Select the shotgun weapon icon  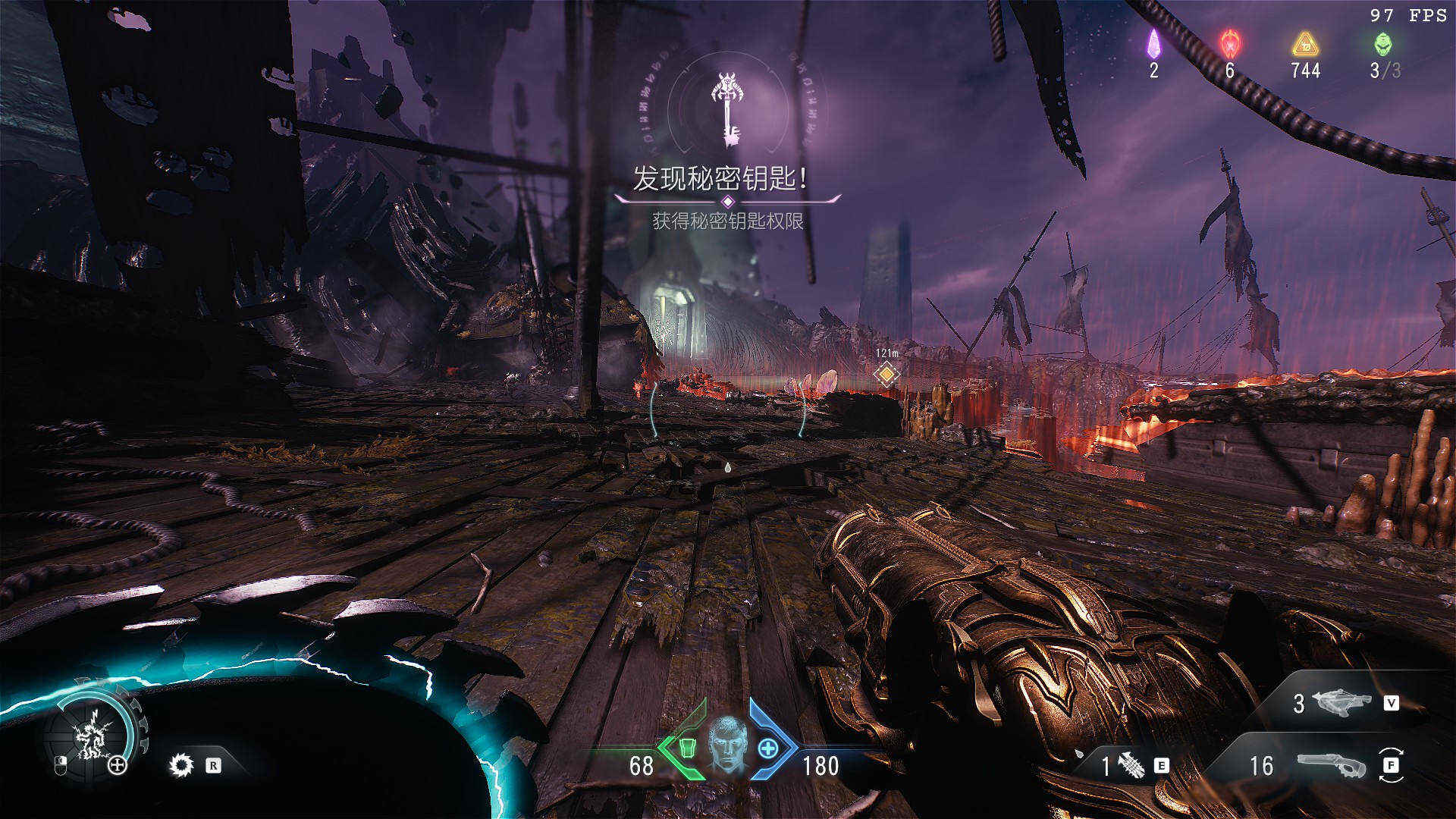[1330, 766]
